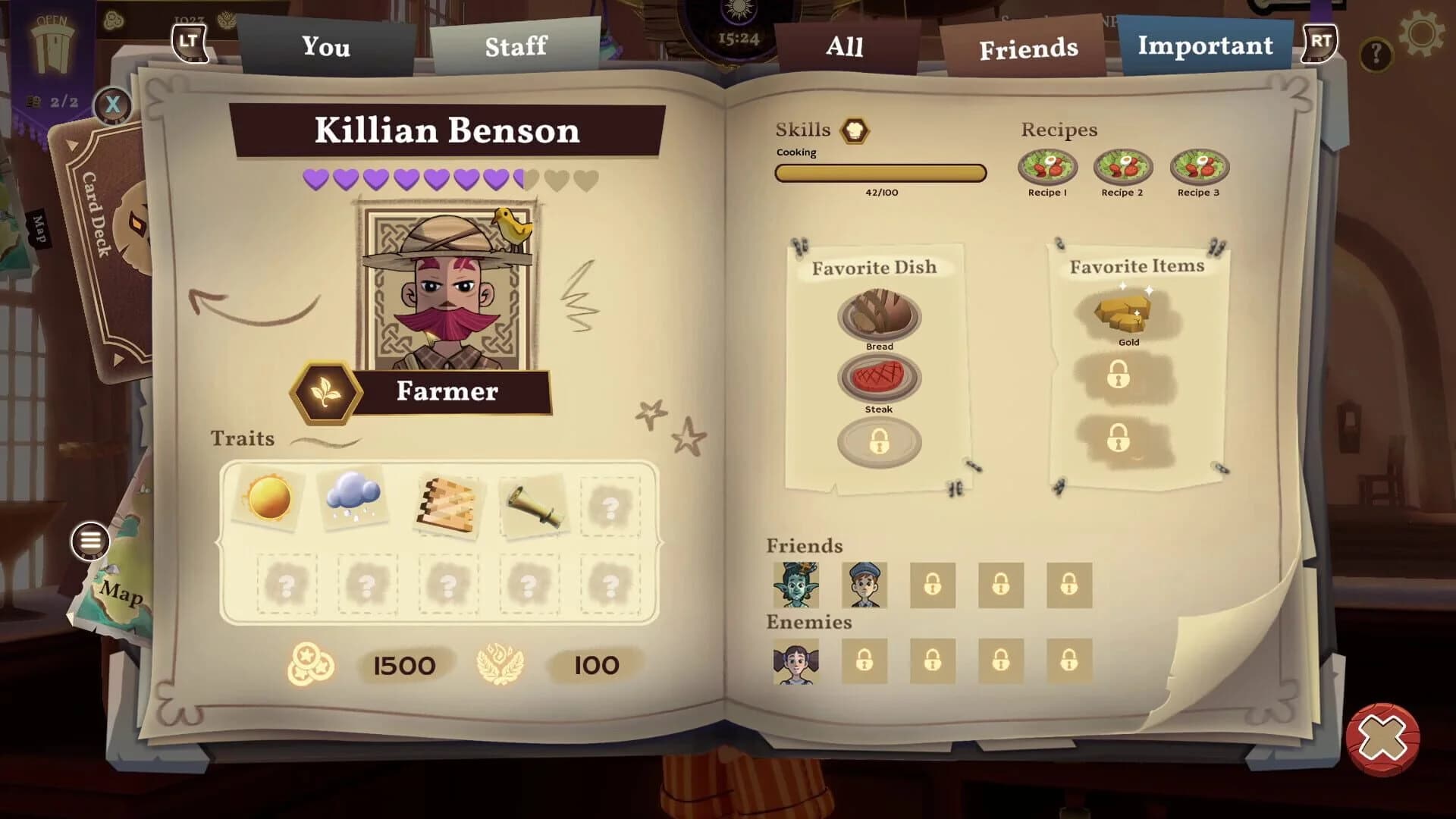Open the Farmer profession badge
1456x819 pixels.
[x=326, y=392]
